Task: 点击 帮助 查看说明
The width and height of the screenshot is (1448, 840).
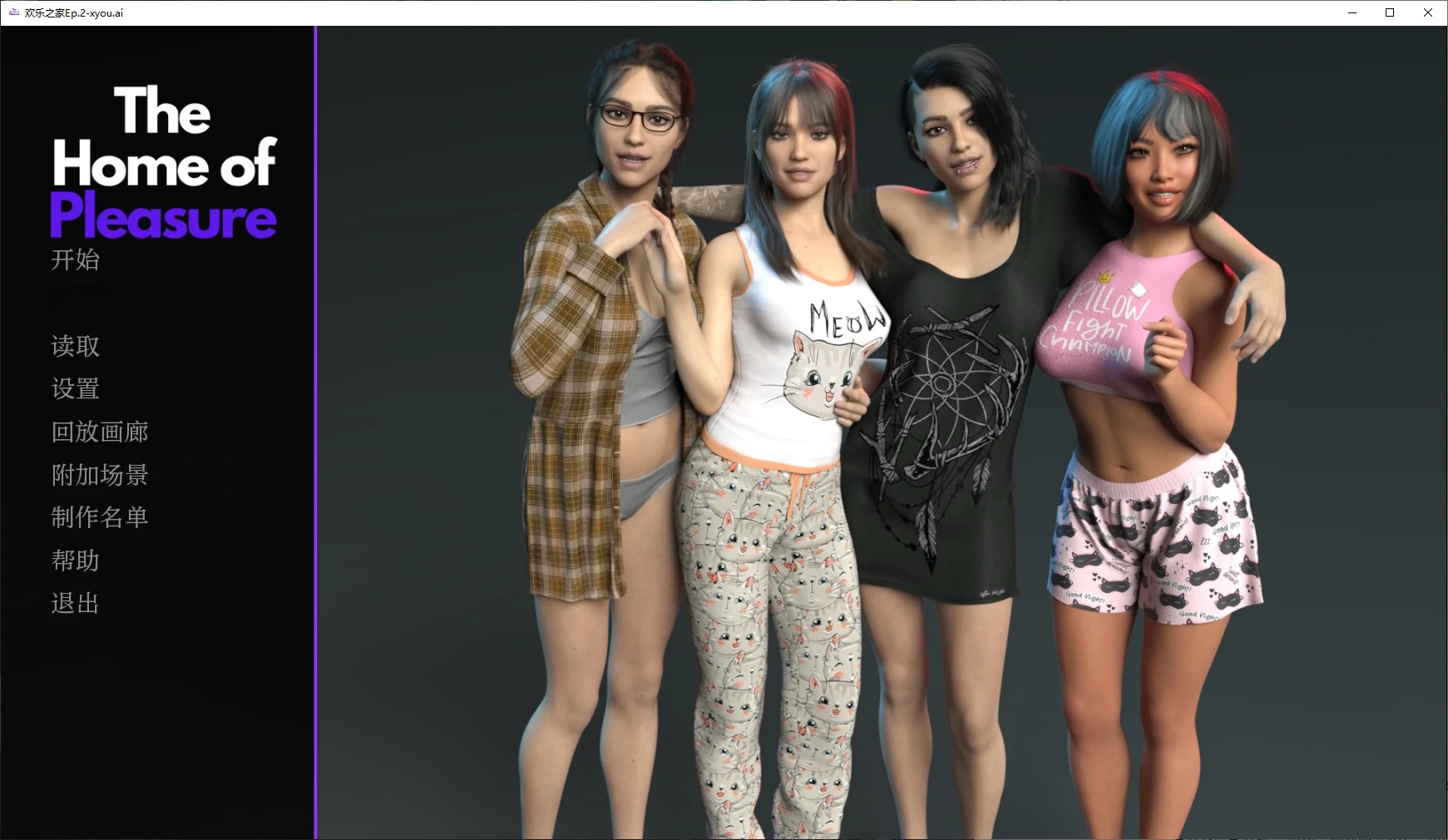Action: pos(74,560)
